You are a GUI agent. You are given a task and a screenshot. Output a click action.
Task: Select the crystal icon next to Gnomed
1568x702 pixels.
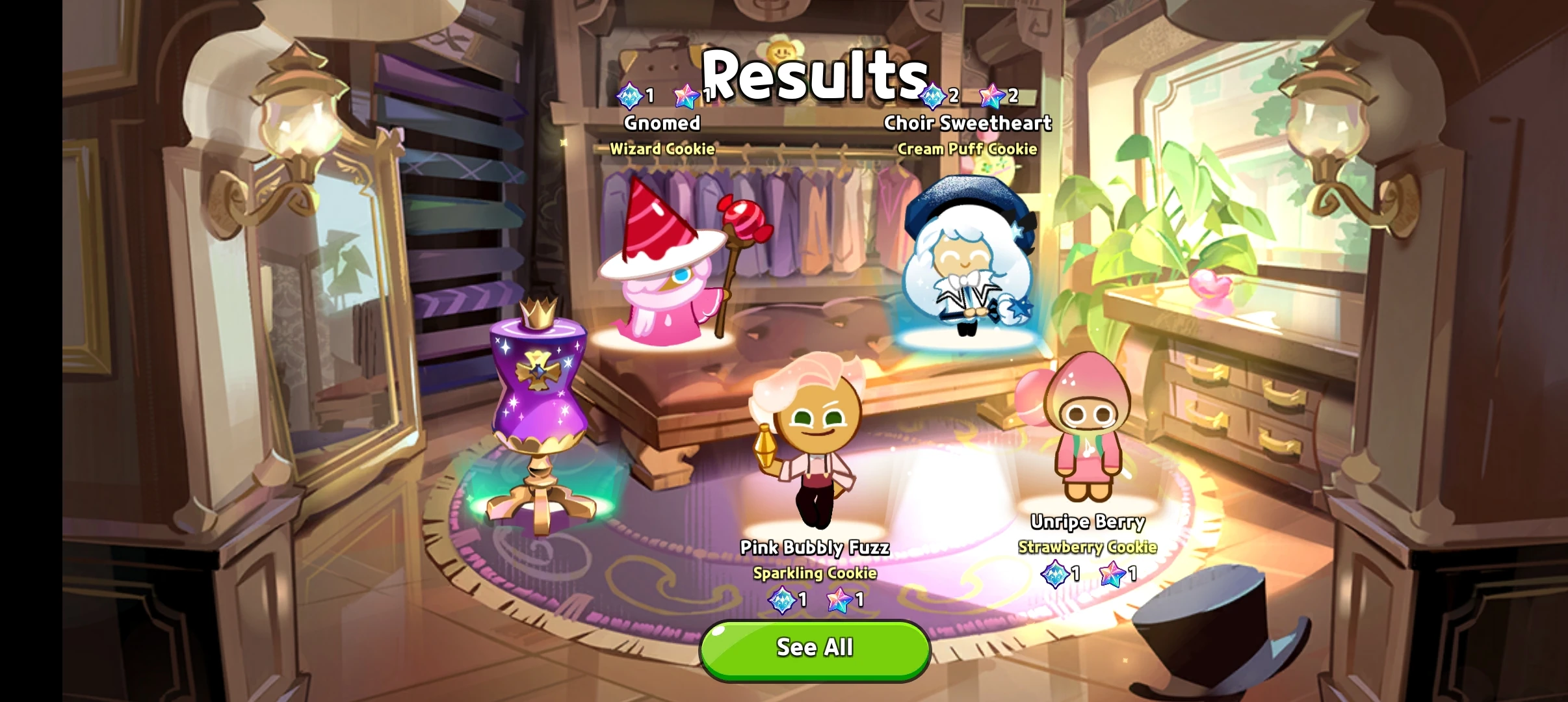pyautogui.click(x=629, y=95)
